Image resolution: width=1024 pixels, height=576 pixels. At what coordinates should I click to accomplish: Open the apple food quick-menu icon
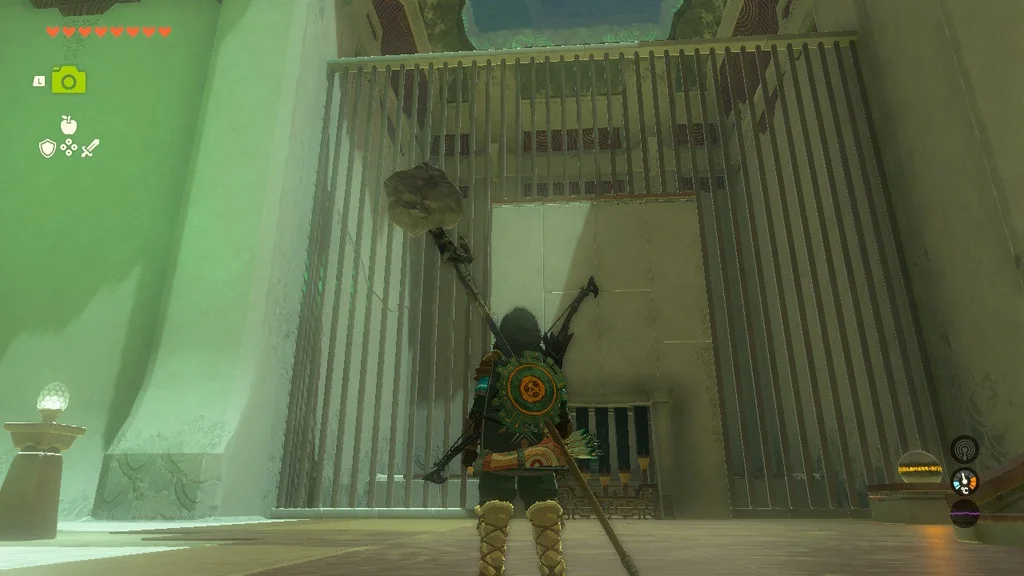(68, 125)
